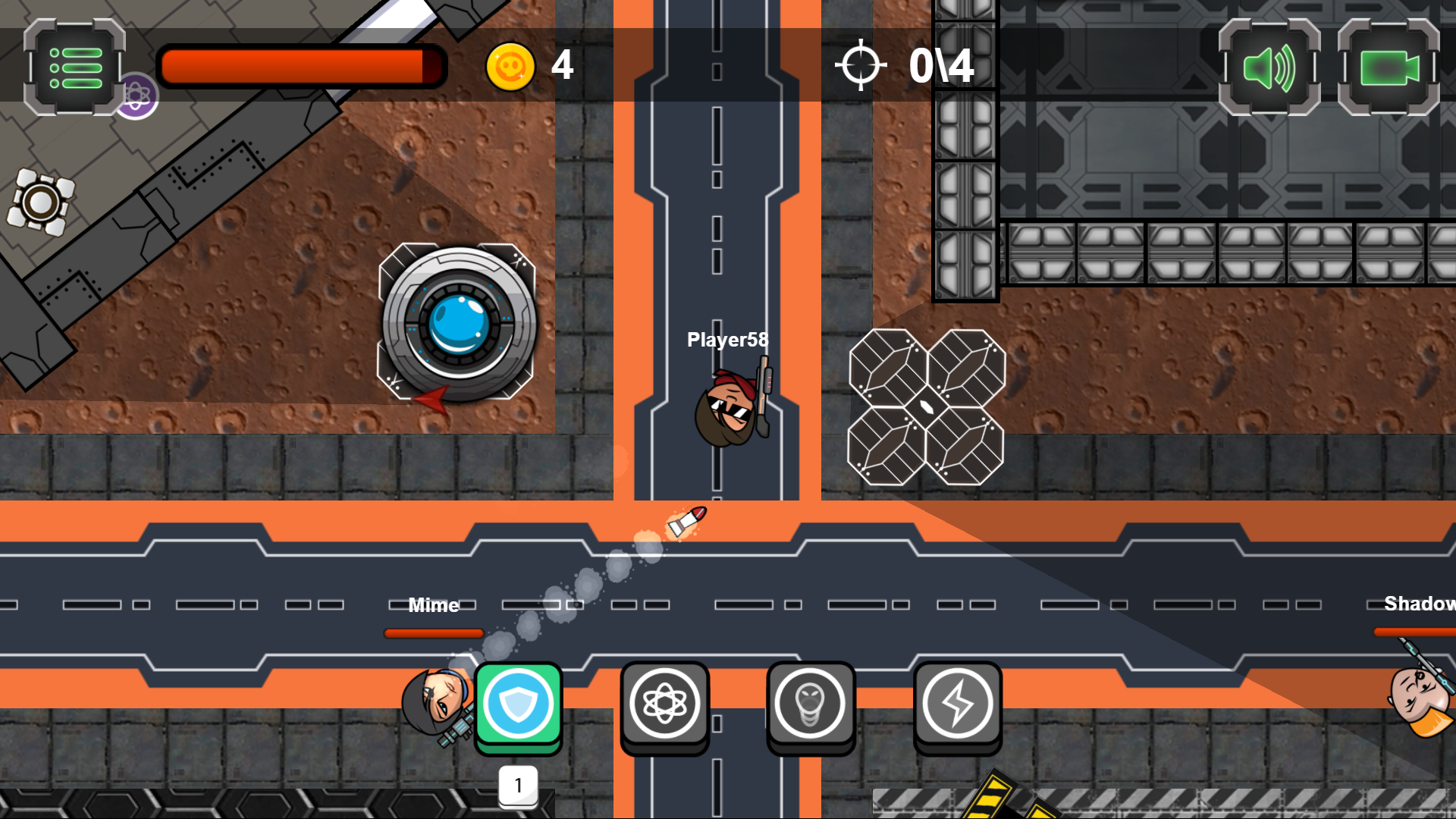Activate the atom ability icon
This screenshot has height=819, width=1456.
664,704
